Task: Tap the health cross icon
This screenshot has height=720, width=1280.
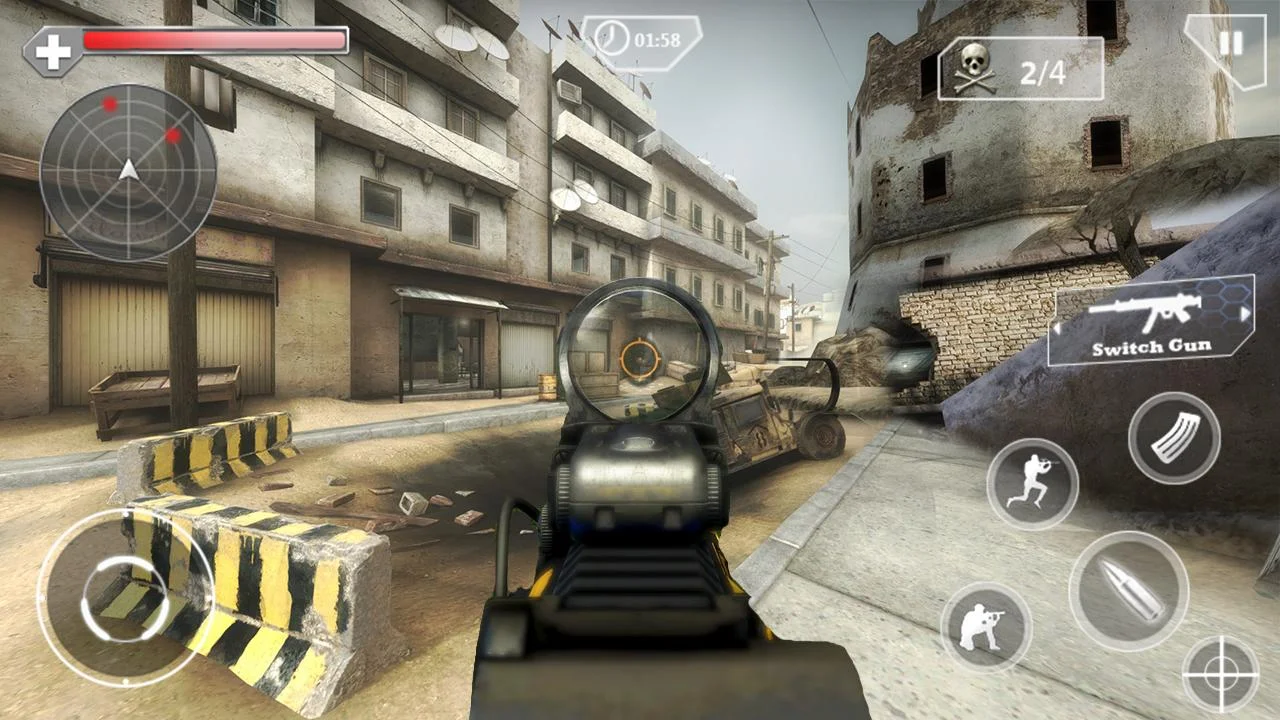Action: coord(52,45)
